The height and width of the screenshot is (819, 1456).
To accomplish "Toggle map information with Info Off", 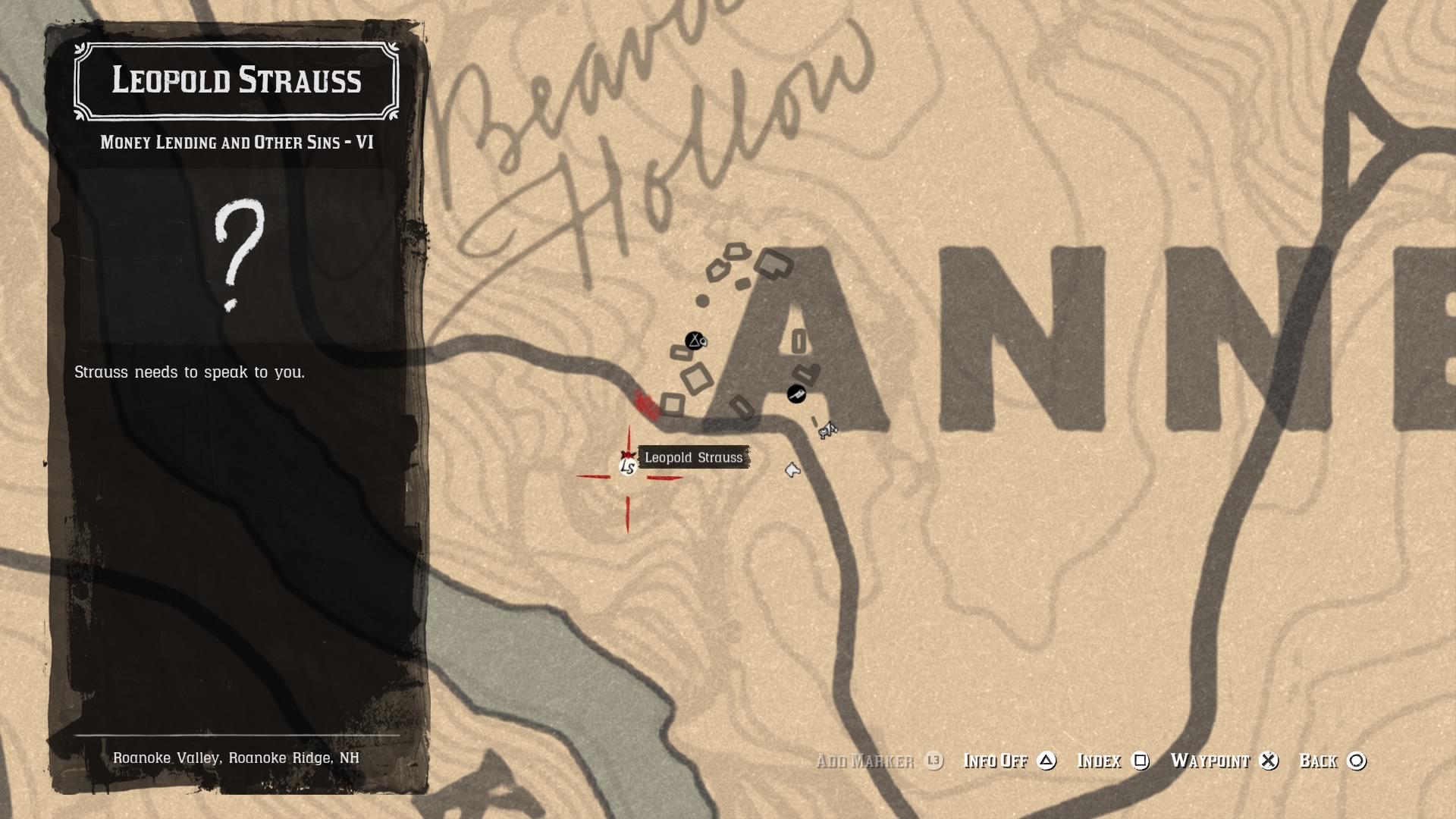I will pyautogui.click(x=995, y=761).
